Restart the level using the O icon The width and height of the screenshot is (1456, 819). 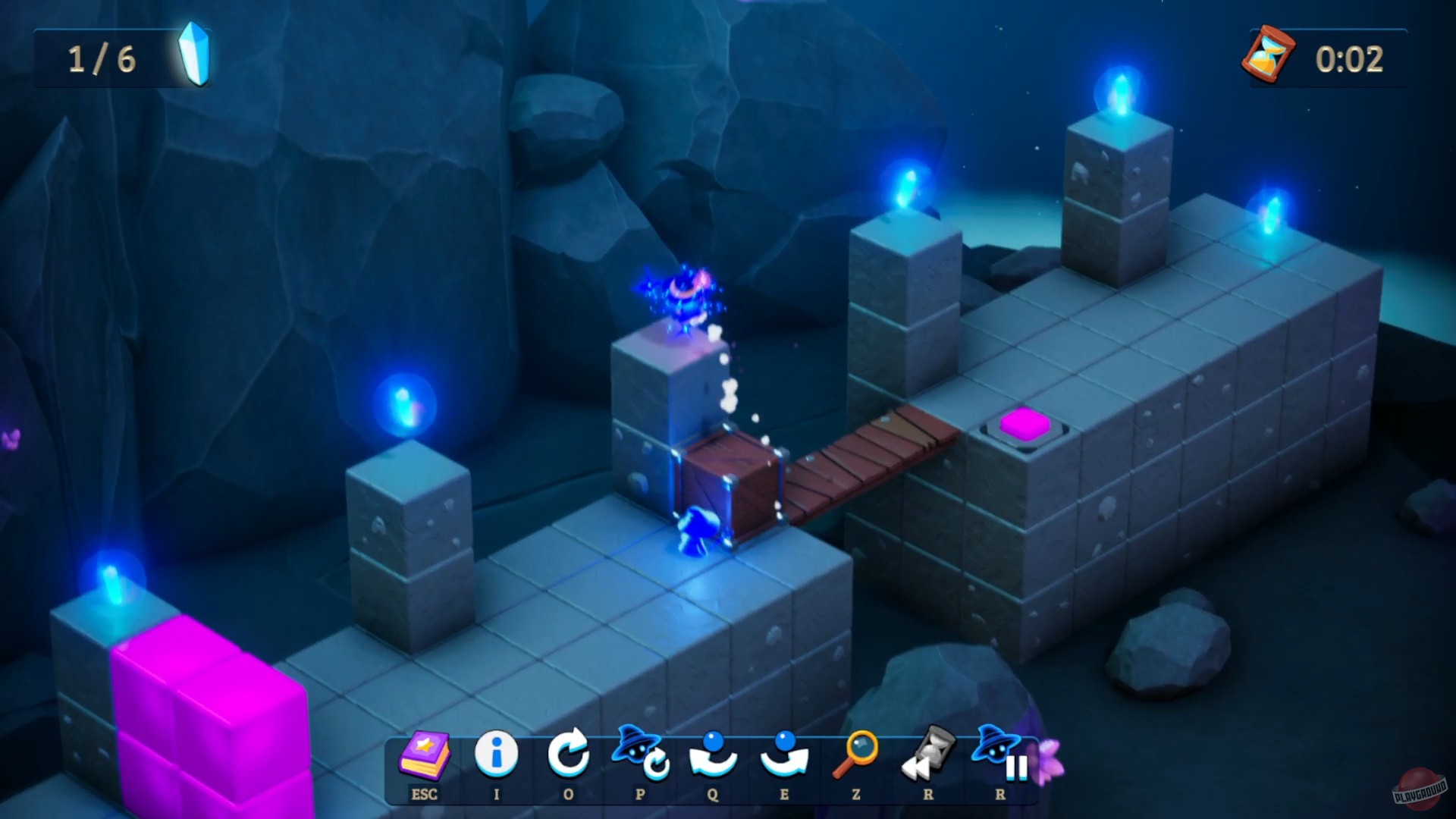[570, 755]
